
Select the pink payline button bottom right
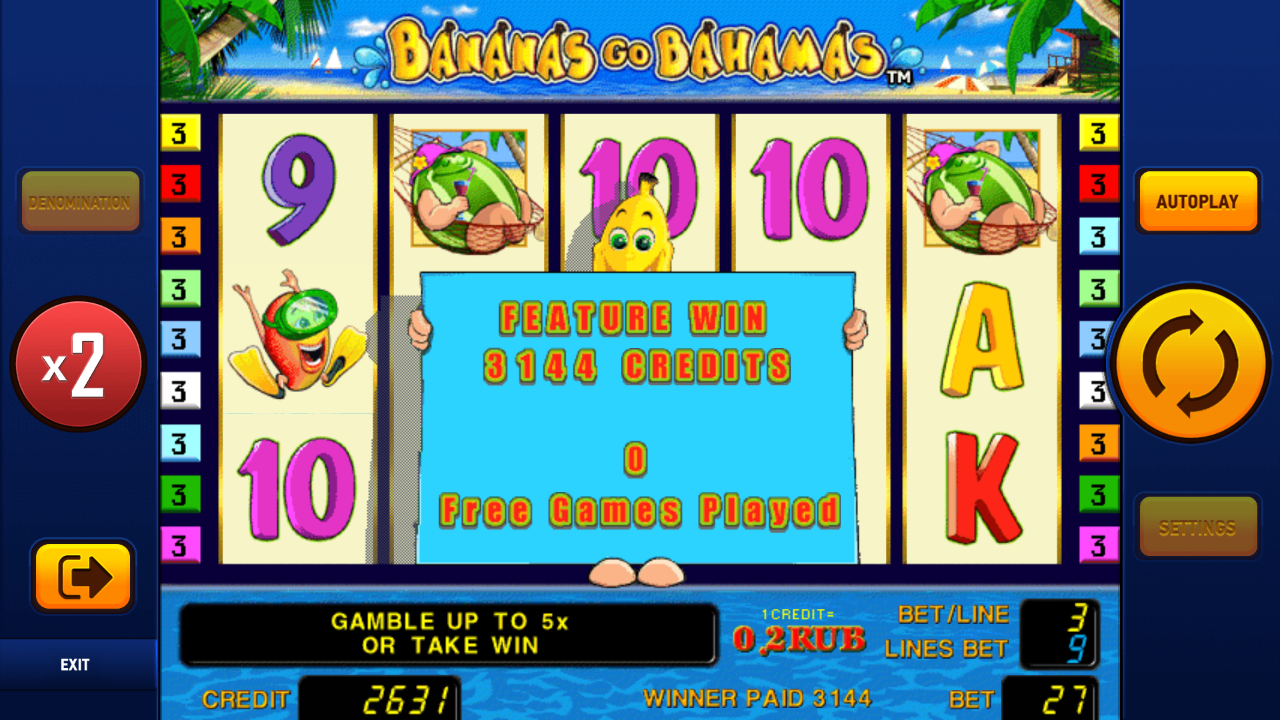[x=1099, y=543]
